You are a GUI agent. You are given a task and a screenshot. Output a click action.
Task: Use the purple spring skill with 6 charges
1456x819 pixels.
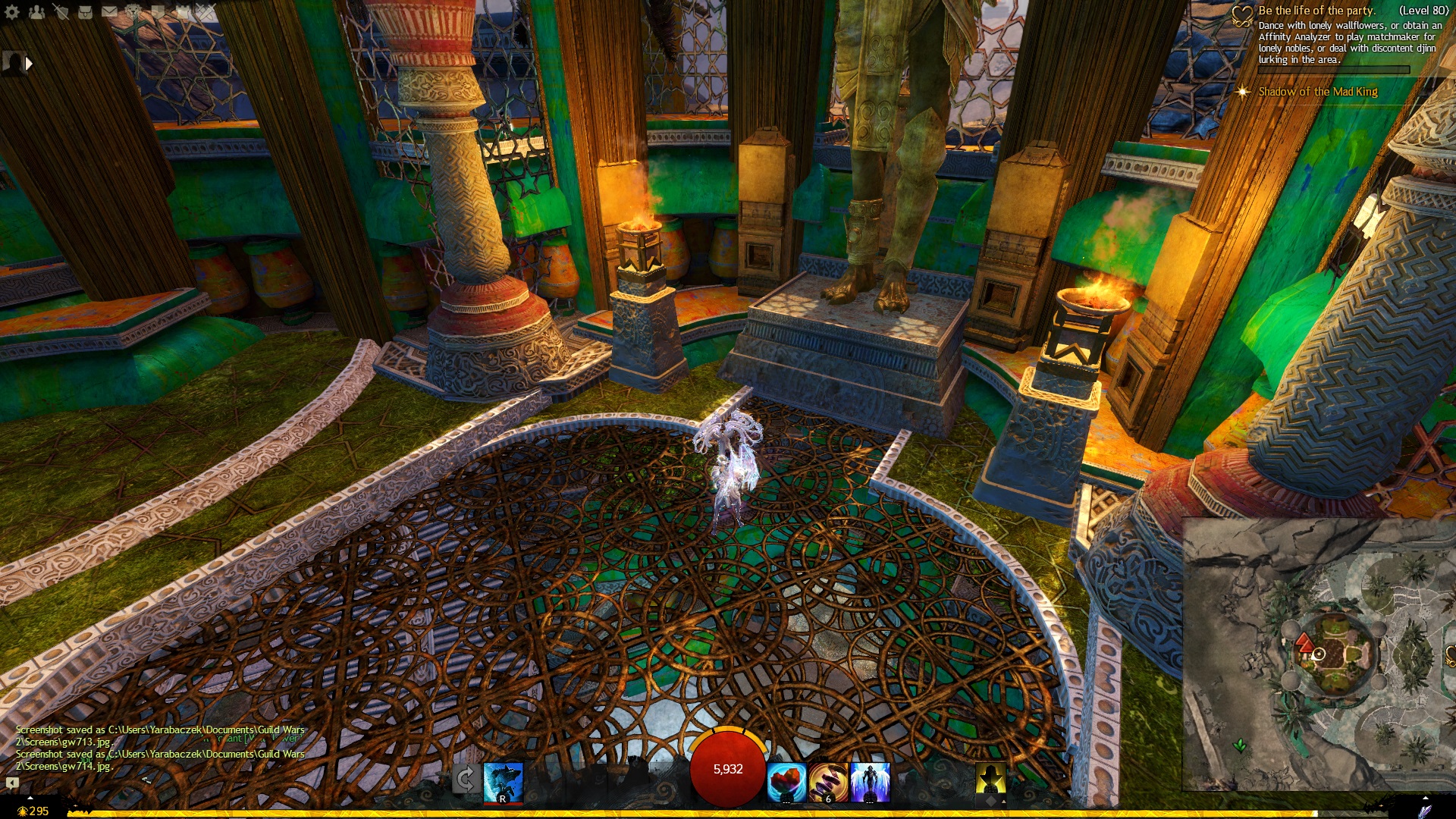[828, 782]
